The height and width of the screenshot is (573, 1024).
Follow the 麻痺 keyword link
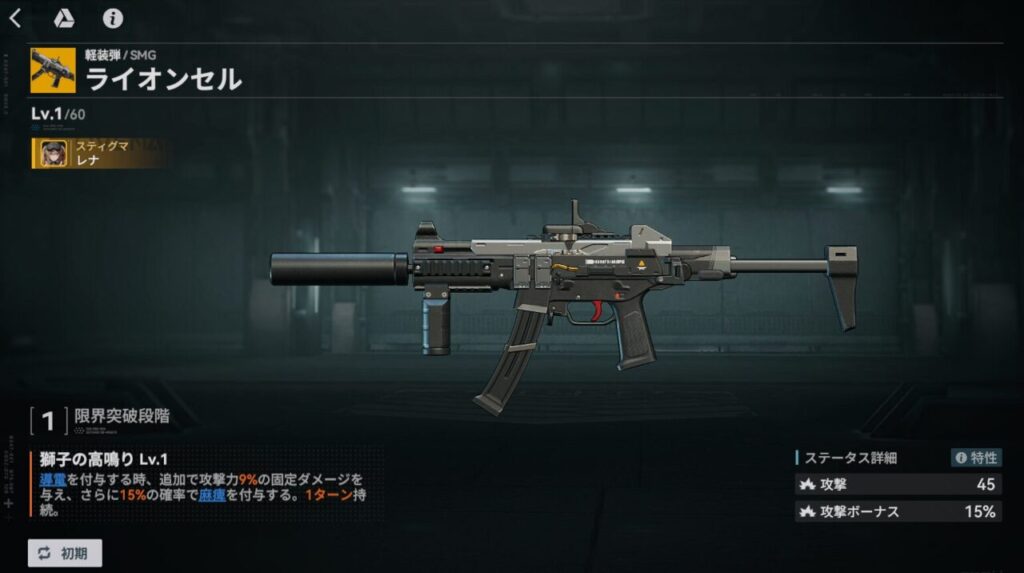(x=212, y=495)
